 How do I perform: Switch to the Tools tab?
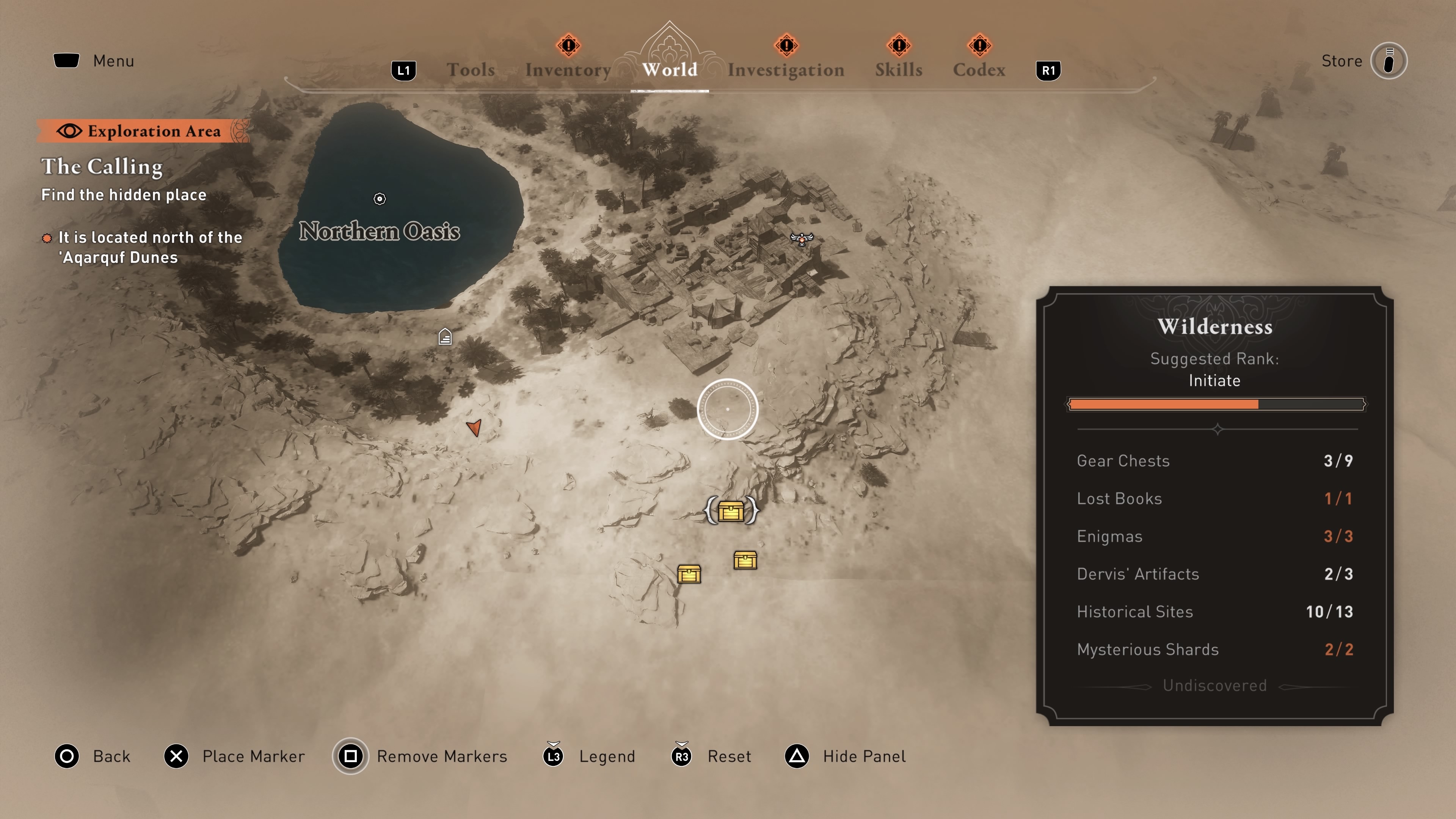coord(470,69)
